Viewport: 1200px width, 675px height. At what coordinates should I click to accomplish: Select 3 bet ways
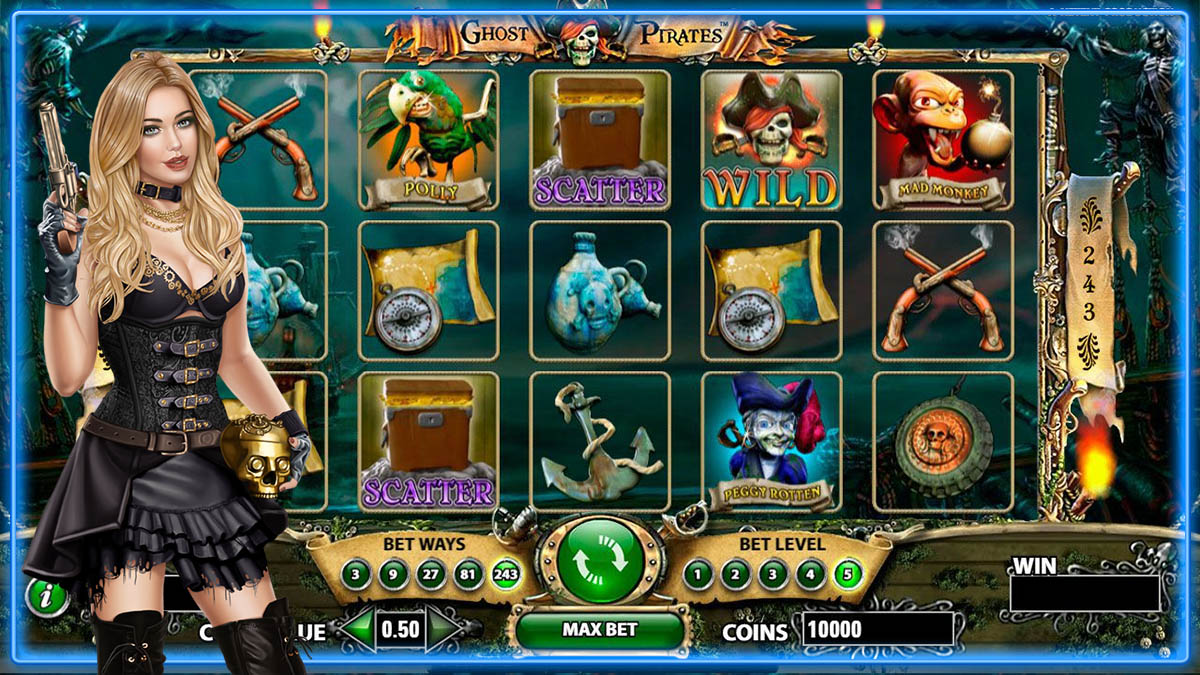click(357, 574)
